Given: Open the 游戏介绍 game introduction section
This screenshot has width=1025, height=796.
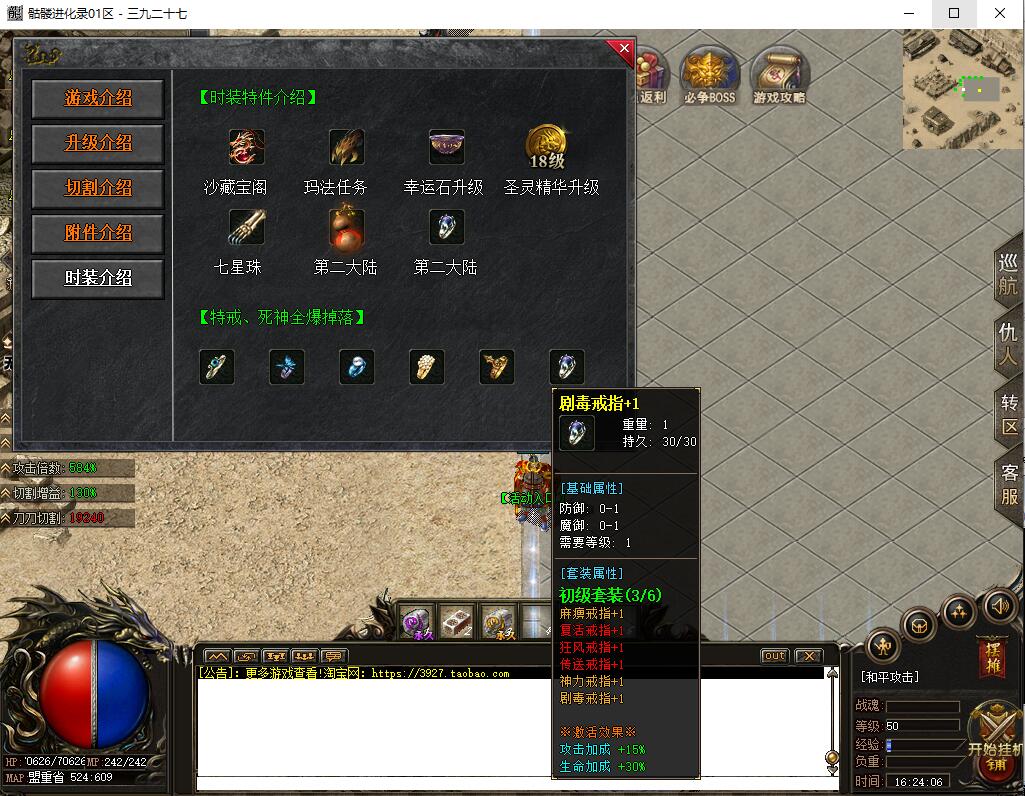Looking at the screenshot, I should coord(98,99).
